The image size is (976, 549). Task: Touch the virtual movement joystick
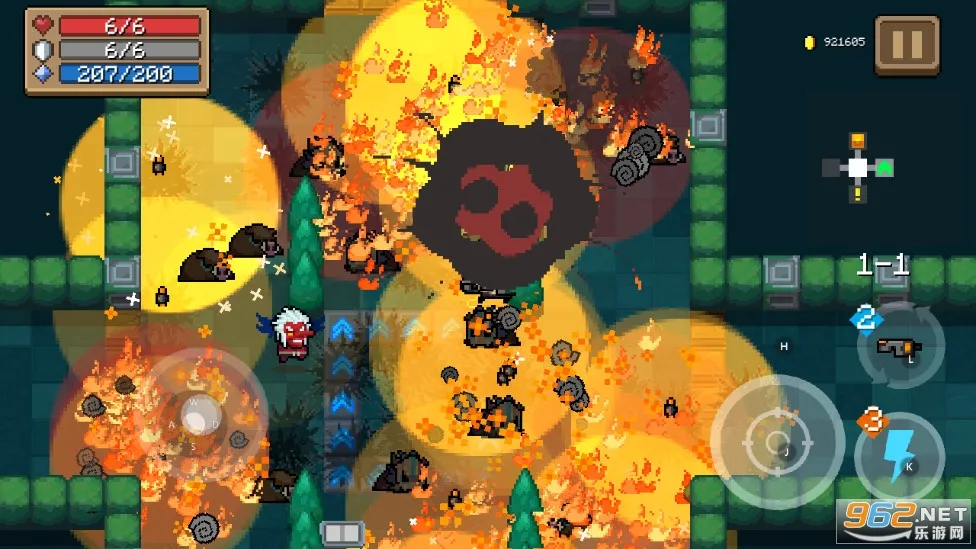(x=200, y=413)
